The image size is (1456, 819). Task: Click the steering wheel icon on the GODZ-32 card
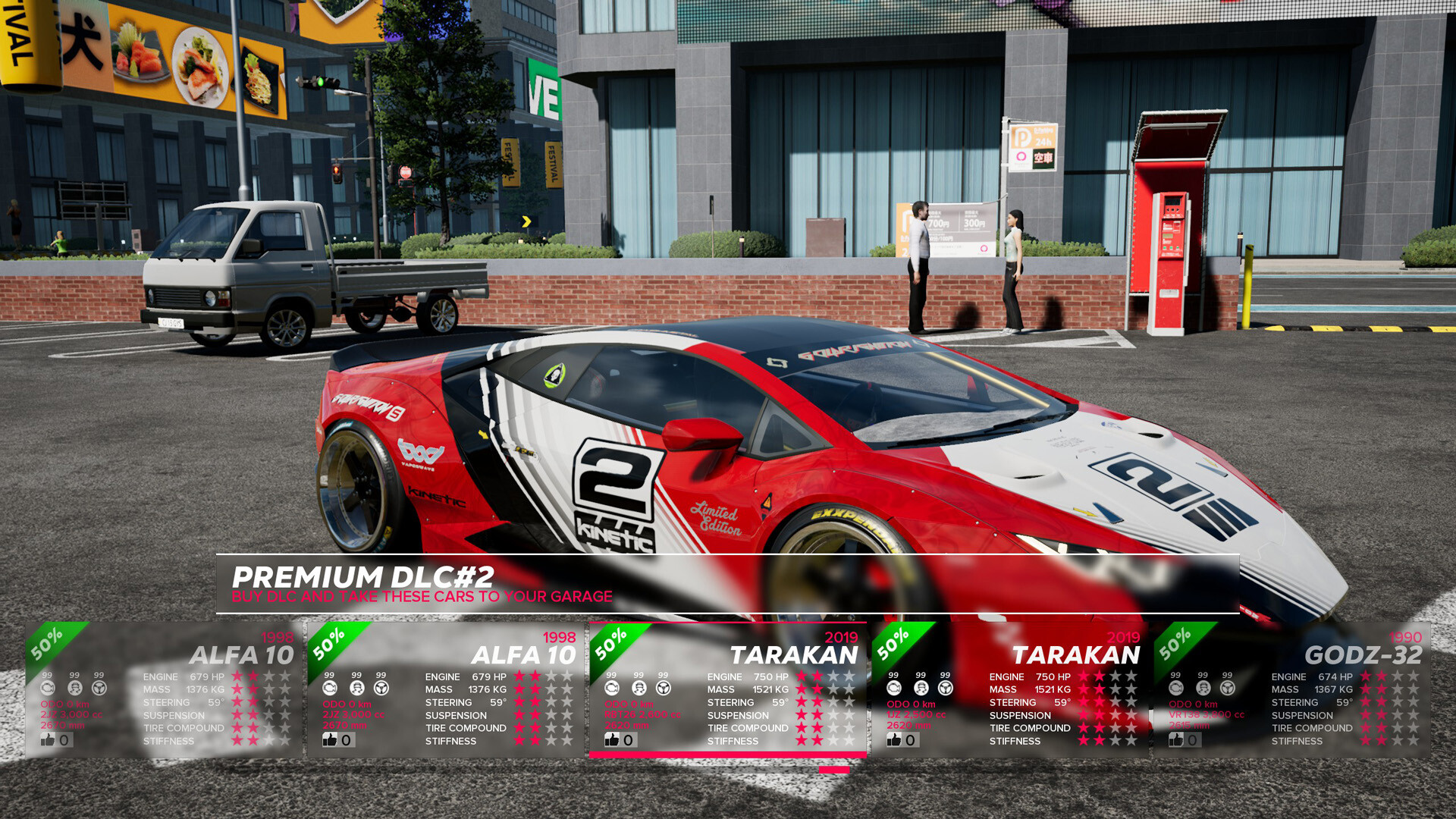point(1226,689)
